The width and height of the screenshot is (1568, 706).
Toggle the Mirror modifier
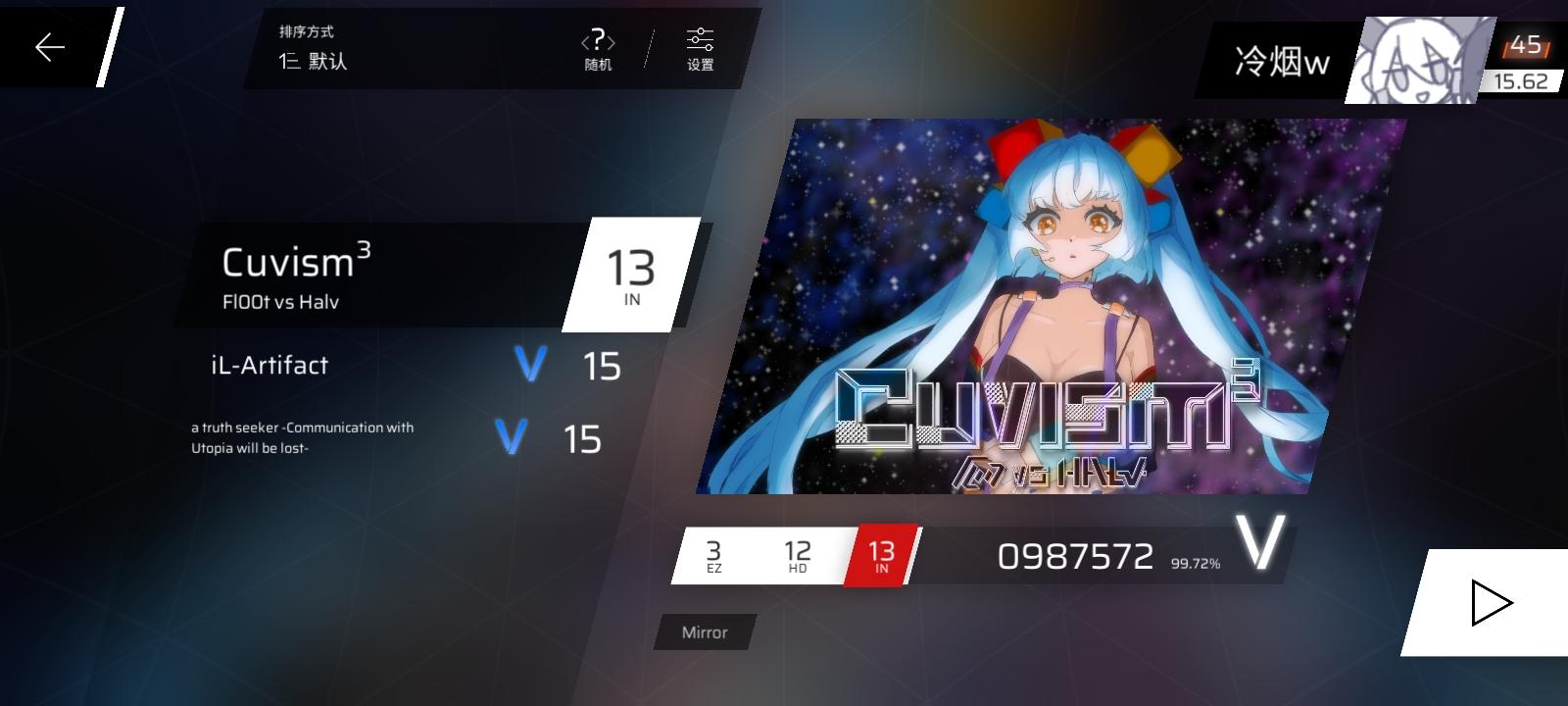(703, 632)
